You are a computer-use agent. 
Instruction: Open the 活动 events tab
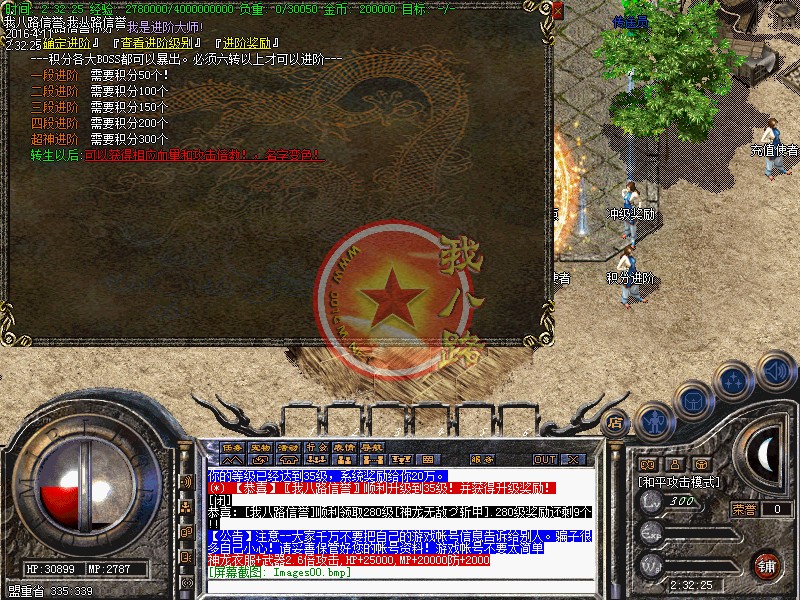pos(289,446)
